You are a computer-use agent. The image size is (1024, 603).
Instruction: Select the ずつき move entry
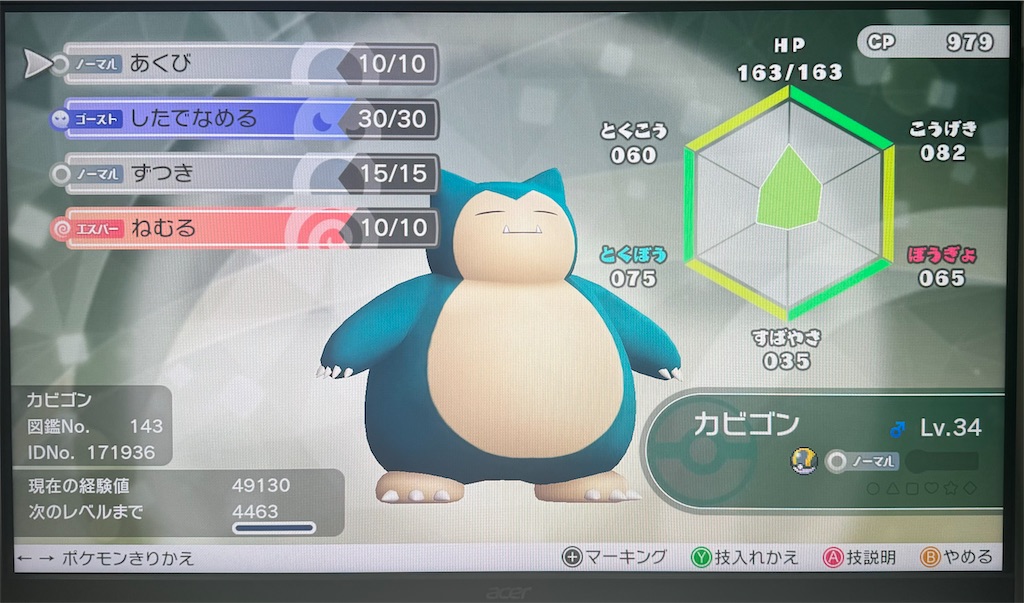(250, 174)
